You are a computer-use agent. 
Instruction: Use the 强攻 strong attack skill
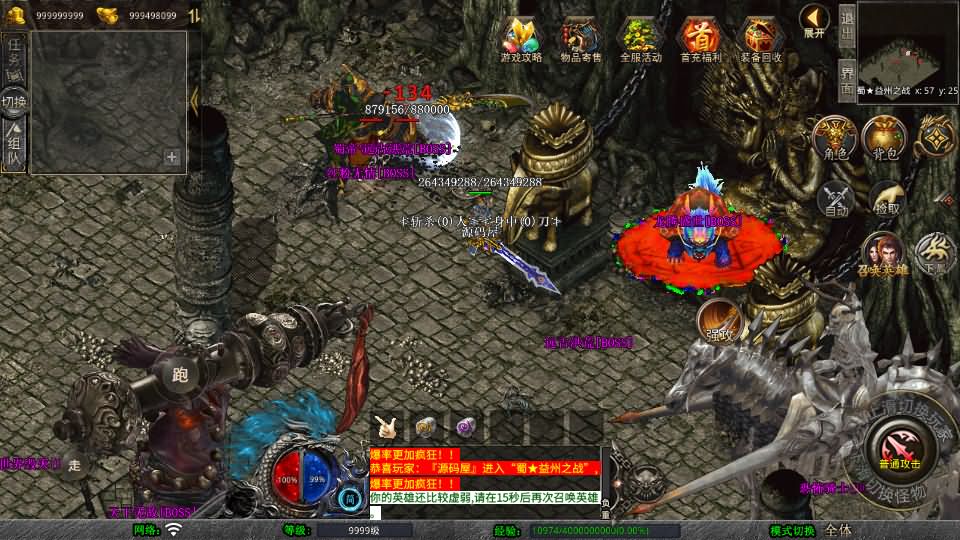point(718,322)
